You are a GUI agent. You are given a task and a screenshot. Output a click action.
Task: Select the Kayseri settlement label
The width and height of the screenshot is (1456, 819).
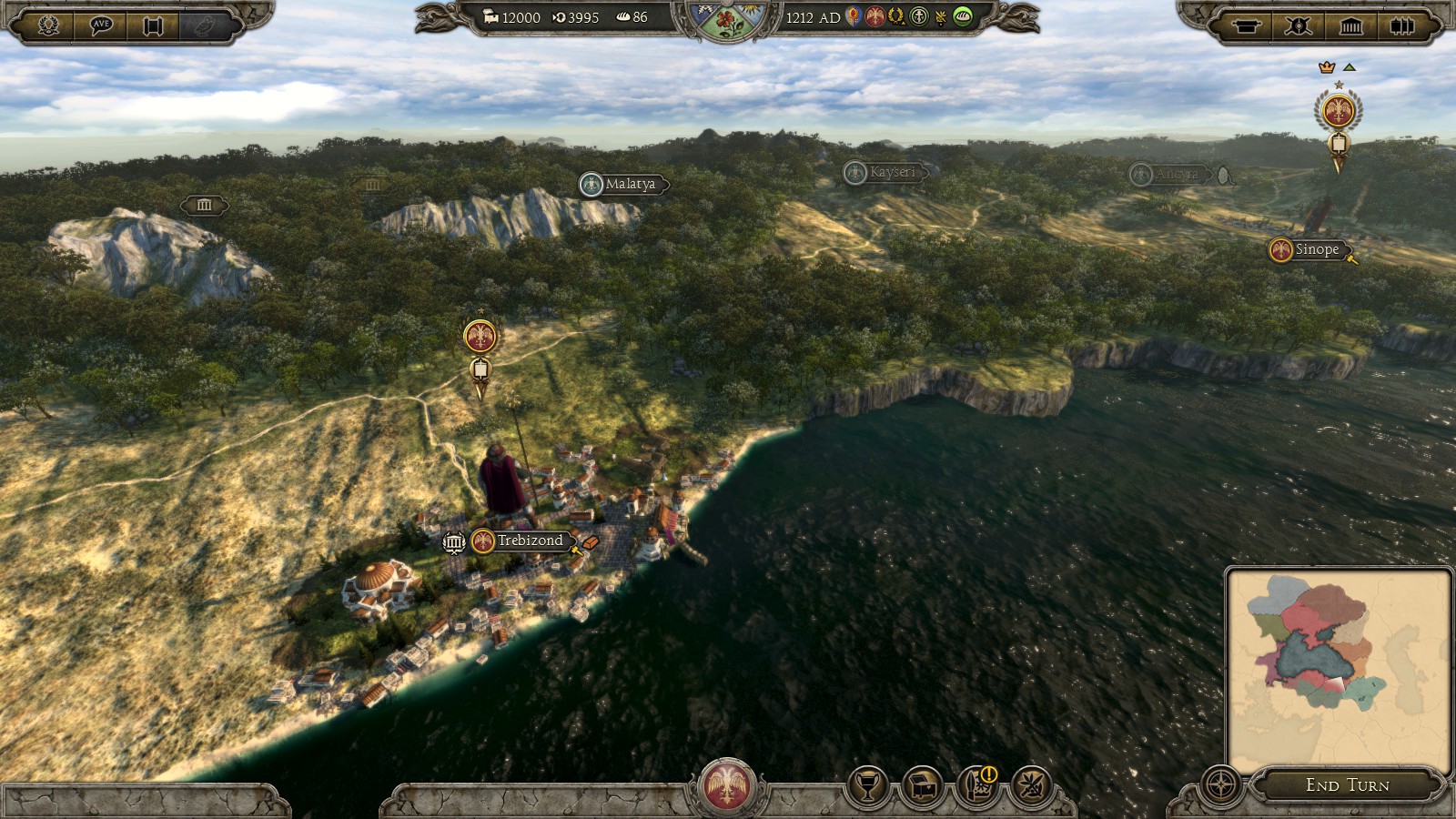891,172
